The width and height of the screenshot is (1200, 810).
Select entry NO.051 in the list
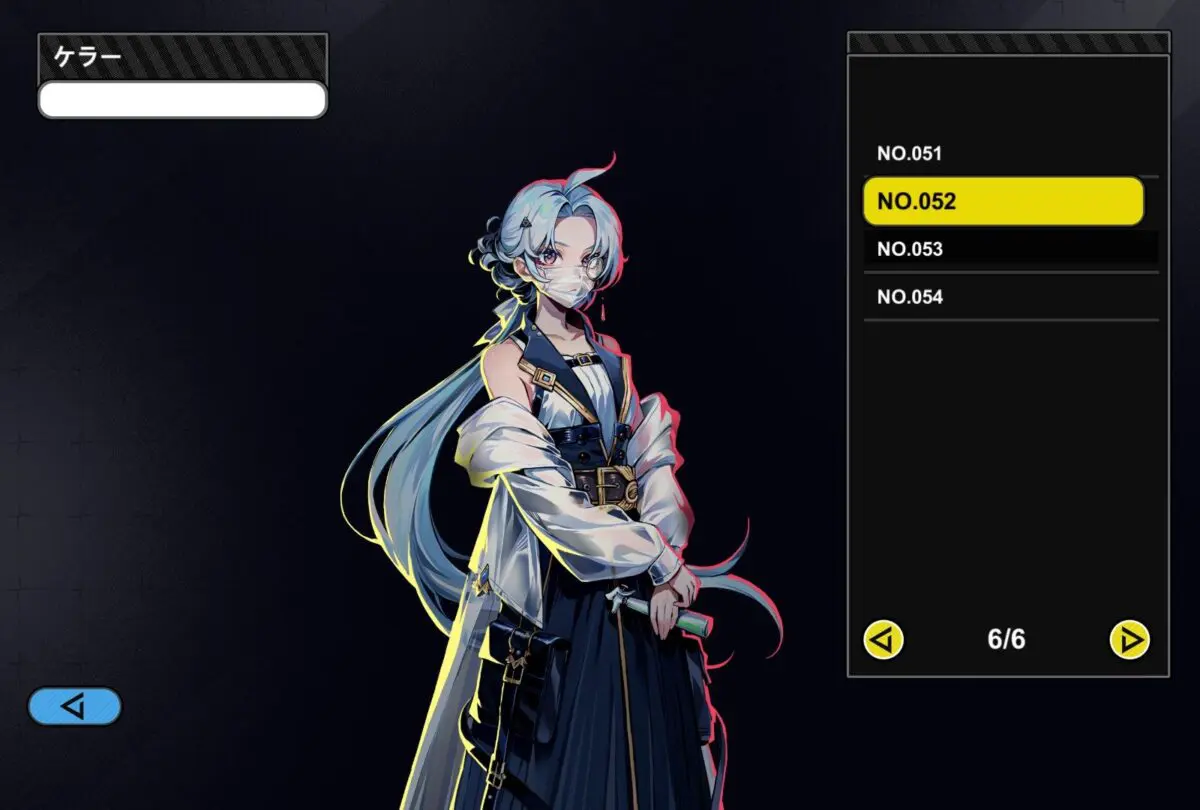[x=1010, y=154]
